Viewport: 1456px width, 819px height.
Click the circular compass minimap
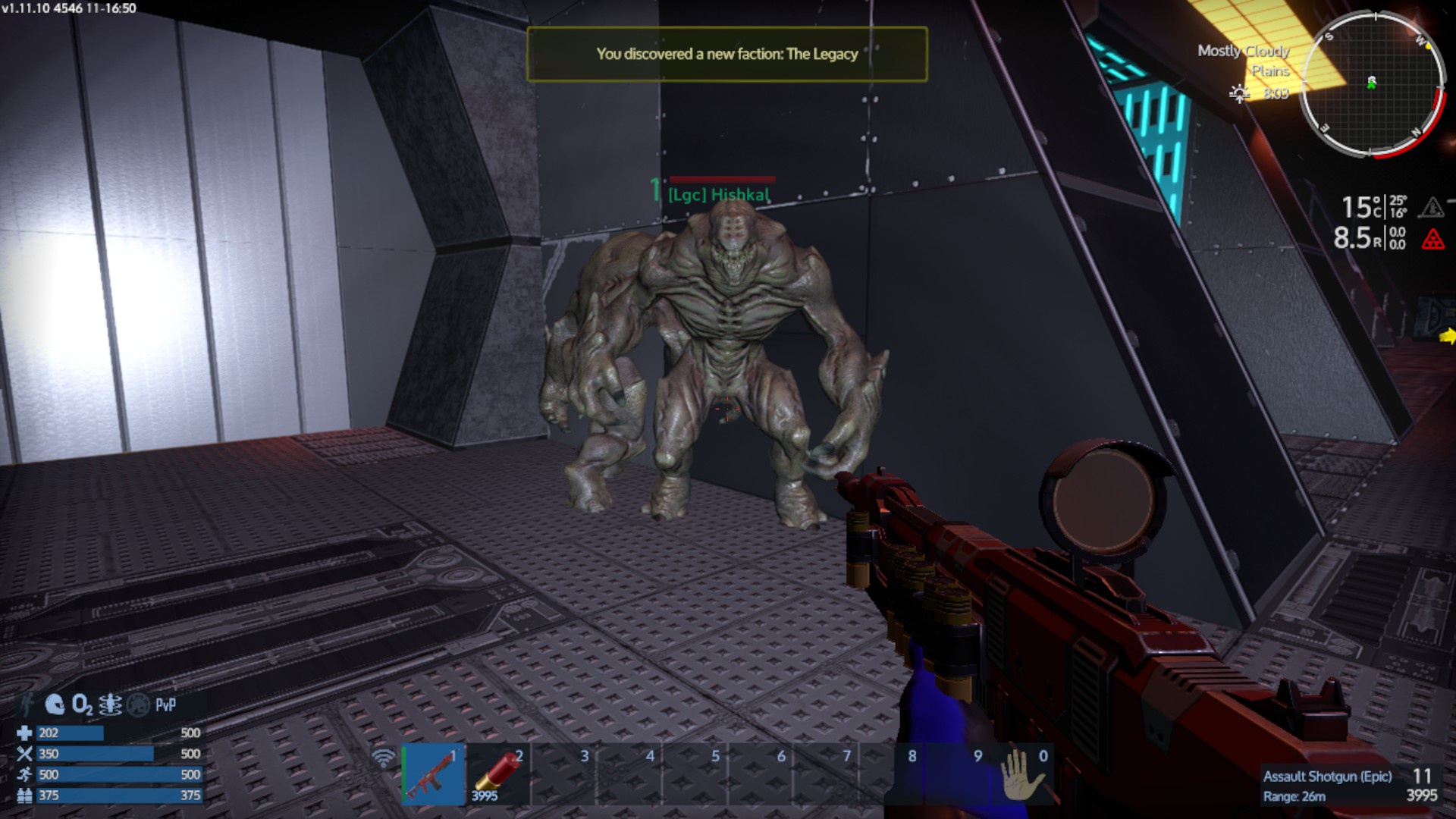point(1372,83)
